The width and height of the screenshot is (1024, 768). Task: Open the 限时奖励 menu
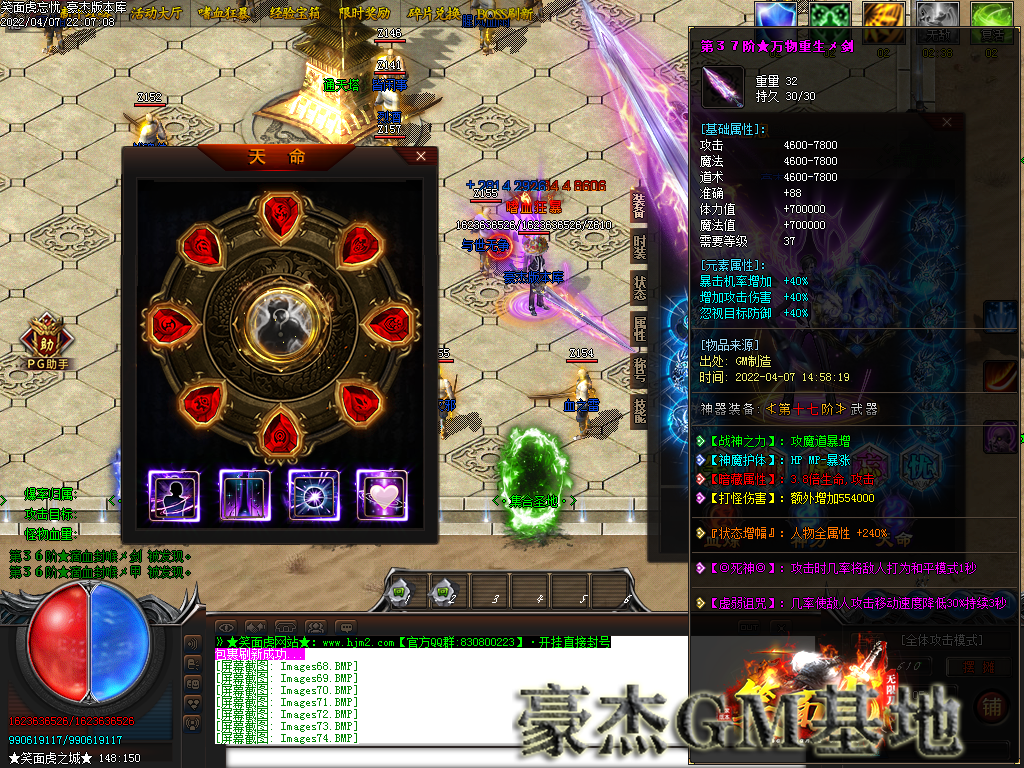(364, 14)
